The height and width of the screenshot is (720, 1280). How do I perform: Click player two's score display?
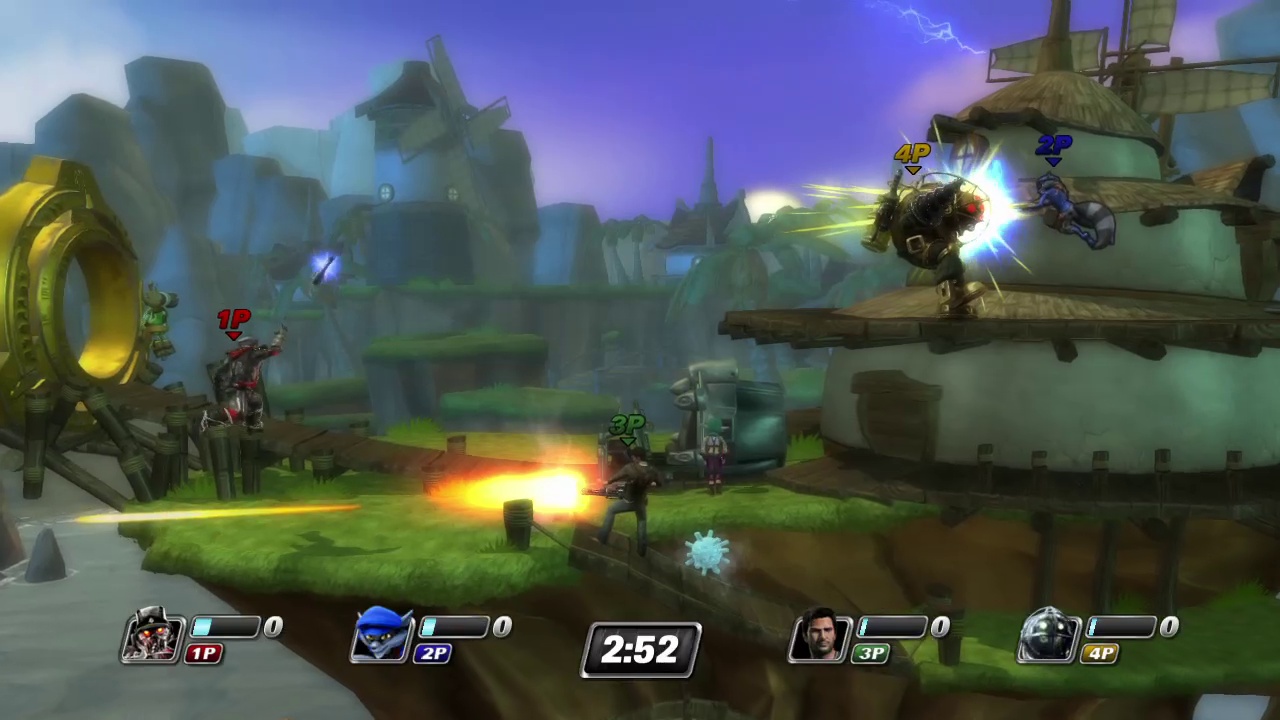pos(501,626)
